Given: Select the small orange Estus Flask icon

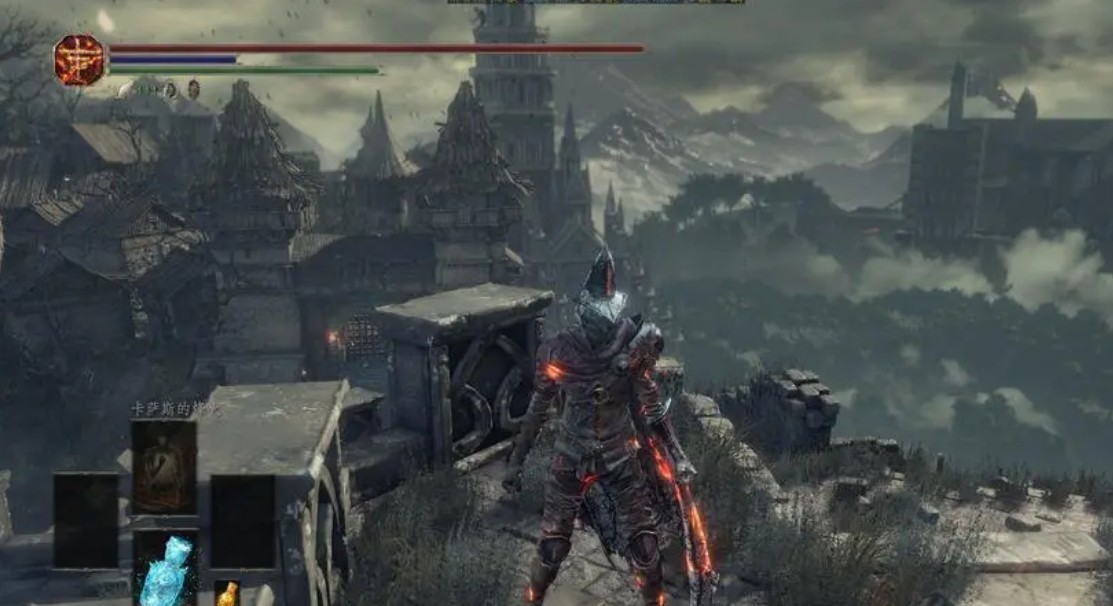Looking at the screenshot, I should coord(227,593).
